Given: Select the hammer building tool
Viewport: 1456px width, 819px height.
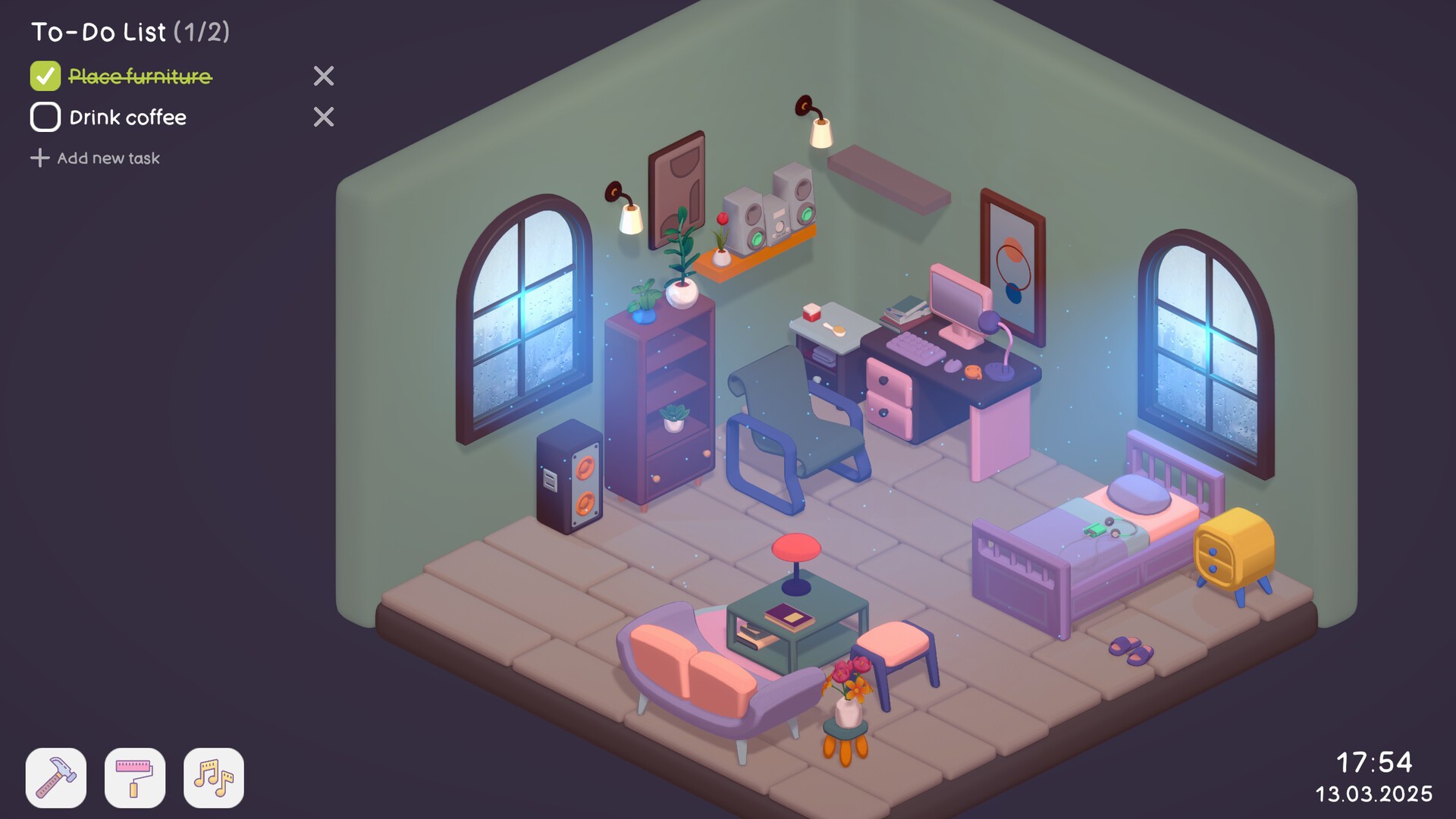Looking at the screenshot, I should (x=56, y=777).
